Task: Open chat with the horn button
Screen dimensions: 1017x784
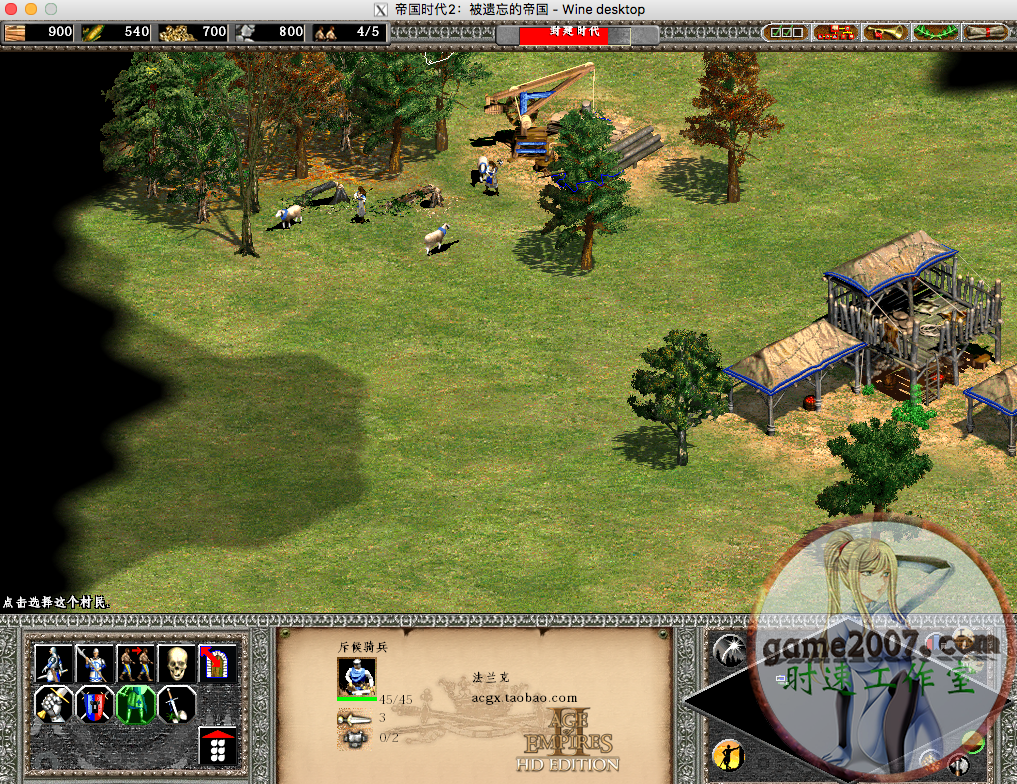Action: (885, 32)
